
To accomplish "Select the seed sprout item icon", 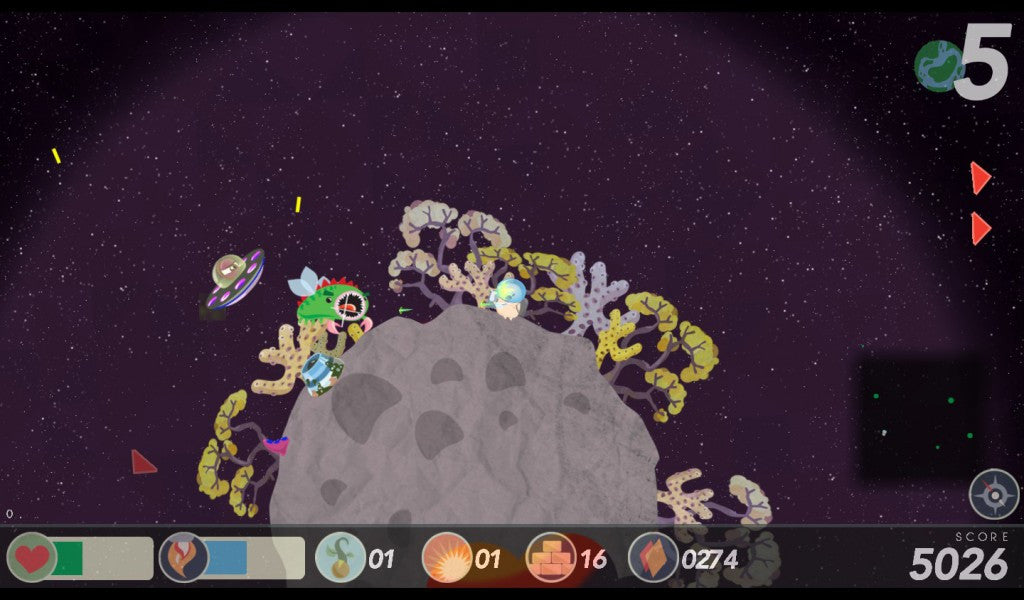I will click(340, 557).
